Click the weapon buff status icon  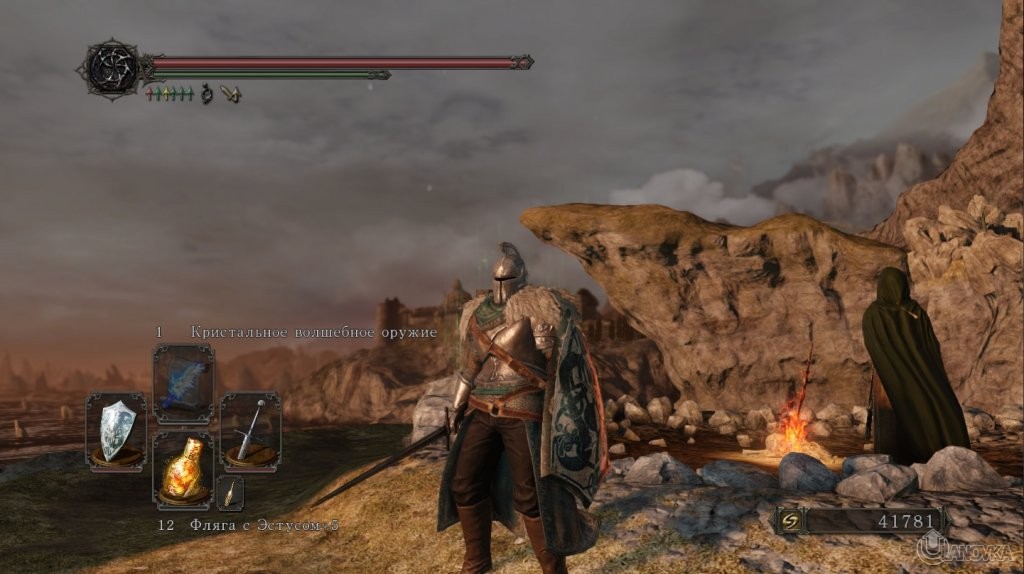tap(231, 94)
